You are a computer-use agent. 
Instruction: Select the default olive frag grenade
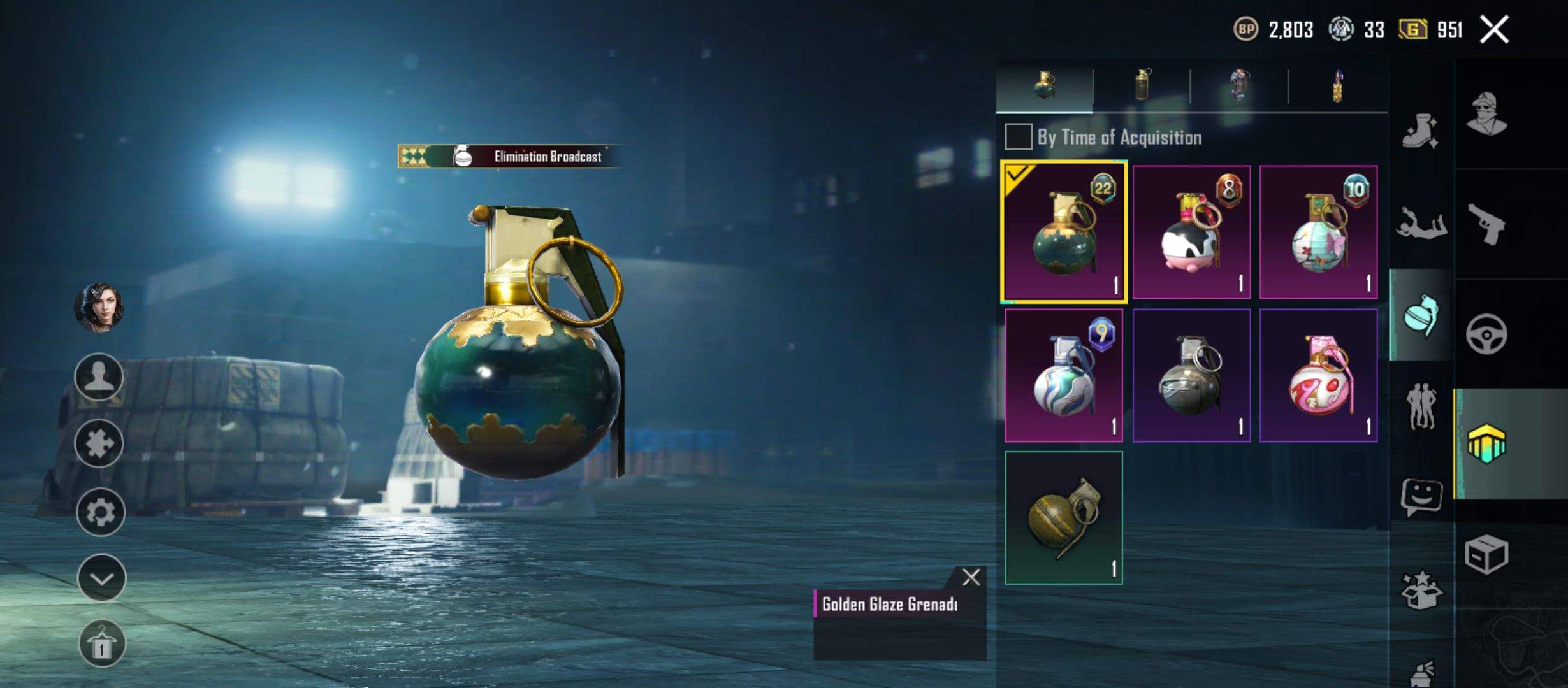1063,518
